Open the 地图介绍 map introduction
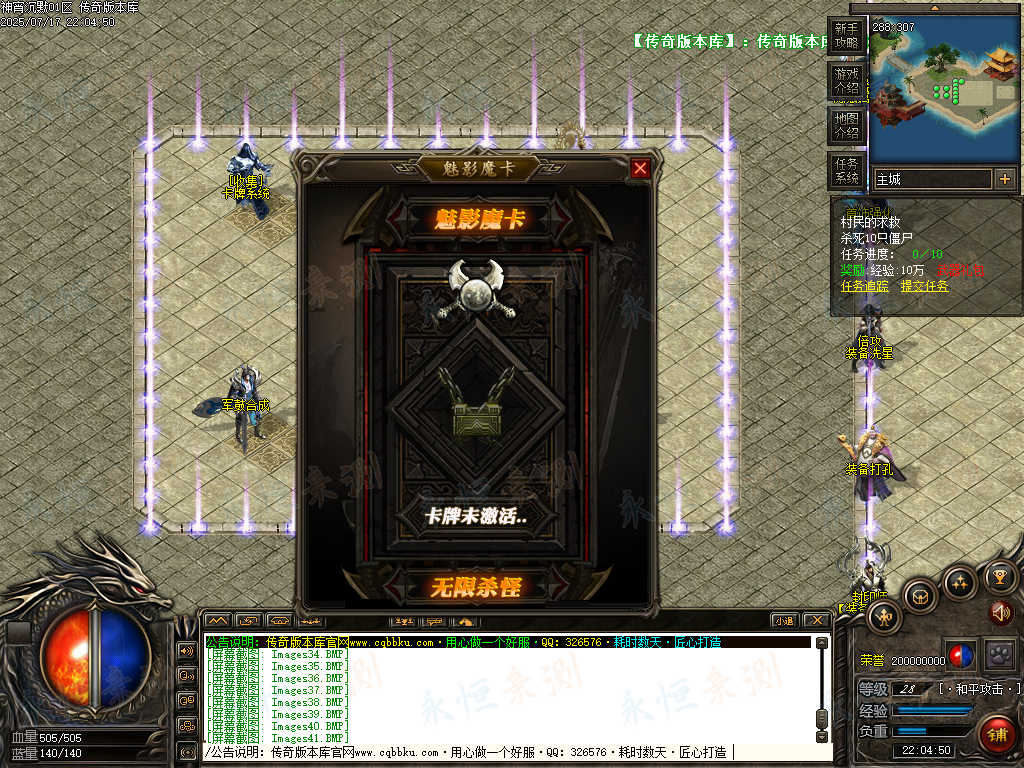 pyautogui.click(x=846, y=126)
